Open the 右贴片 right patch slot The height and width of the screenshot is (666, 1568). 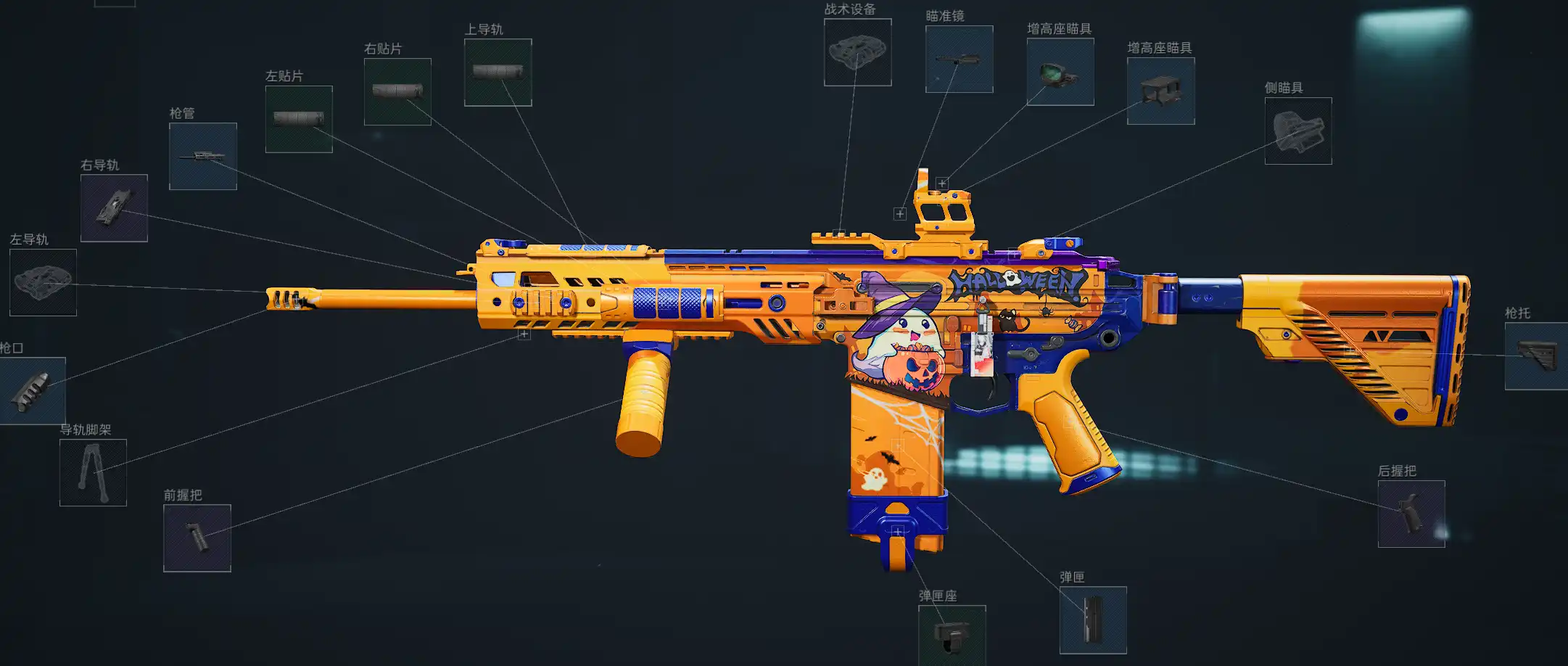click(x=397, y=91)
